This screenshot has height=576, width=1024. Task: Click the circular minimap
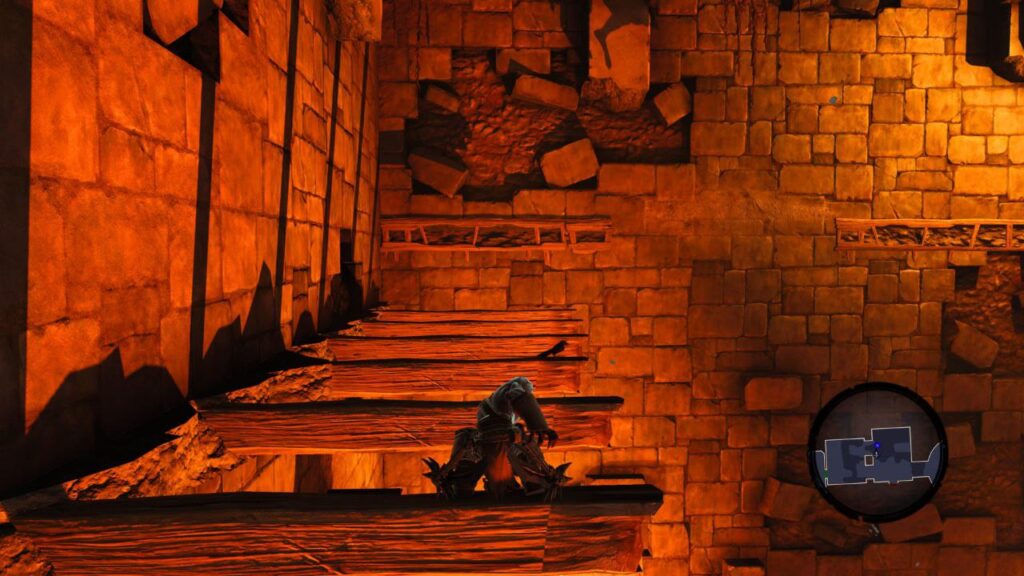click(x=877, y=452)
